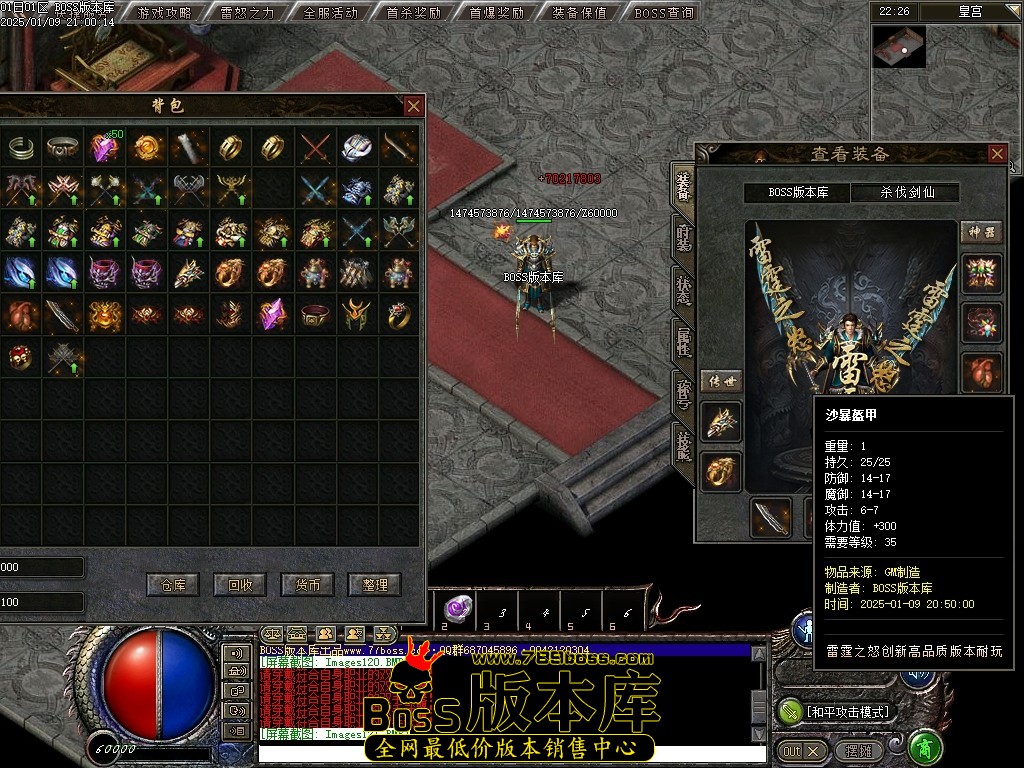Open the 技能 skills tab
Screen dimensions: 1024x768
(x=684, y=444)
